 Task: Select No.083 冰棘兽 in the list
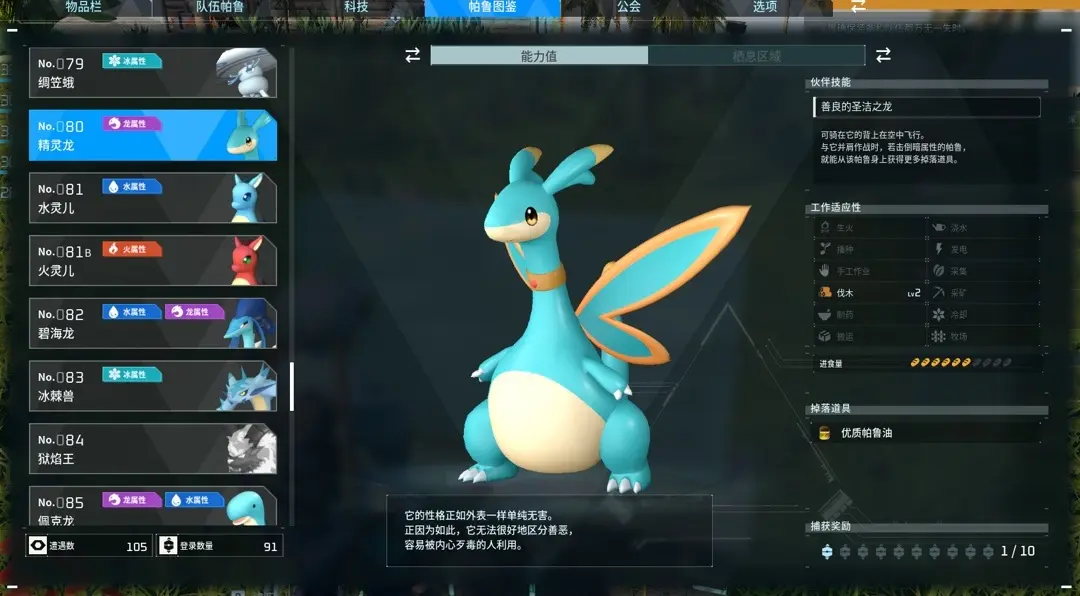coord(153,386)
